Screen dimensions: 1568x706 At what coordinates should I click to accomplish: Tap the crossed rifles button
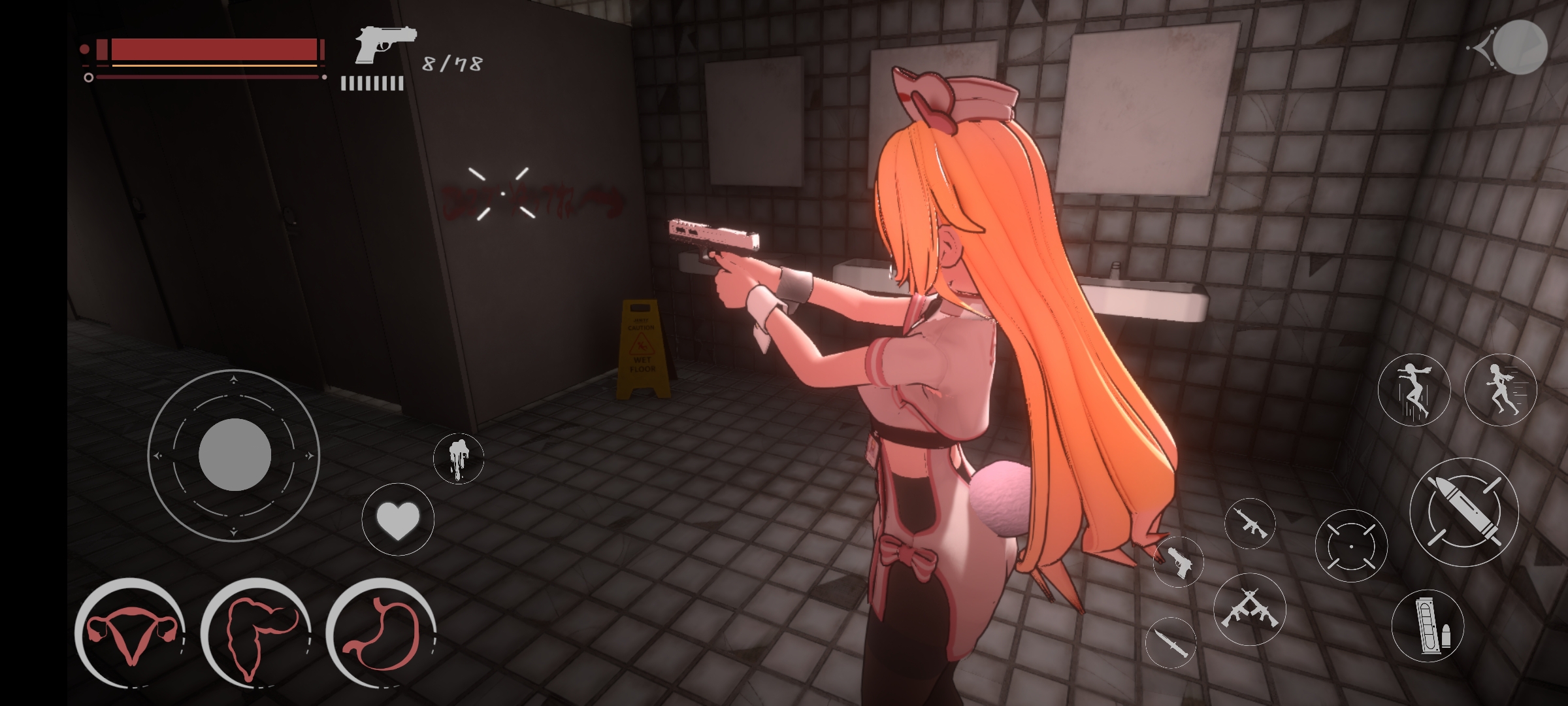coord(1249,609)
